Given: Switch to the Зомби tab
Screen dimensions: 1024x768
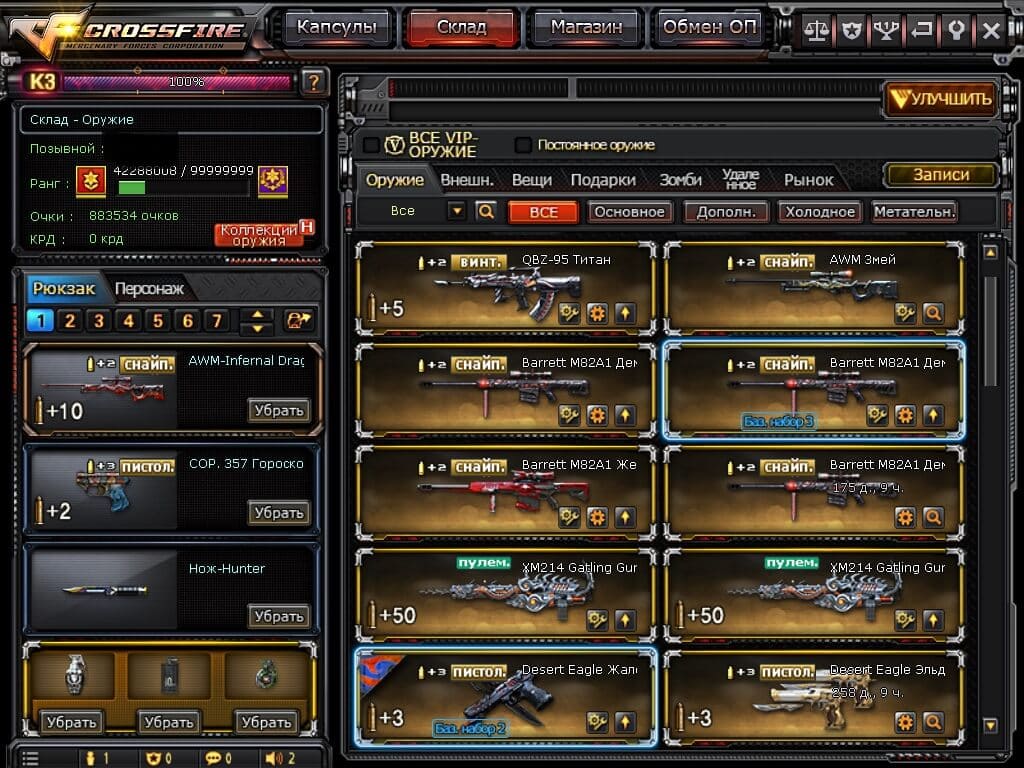Looking at the screenshot, I should (x=680, y=180).
